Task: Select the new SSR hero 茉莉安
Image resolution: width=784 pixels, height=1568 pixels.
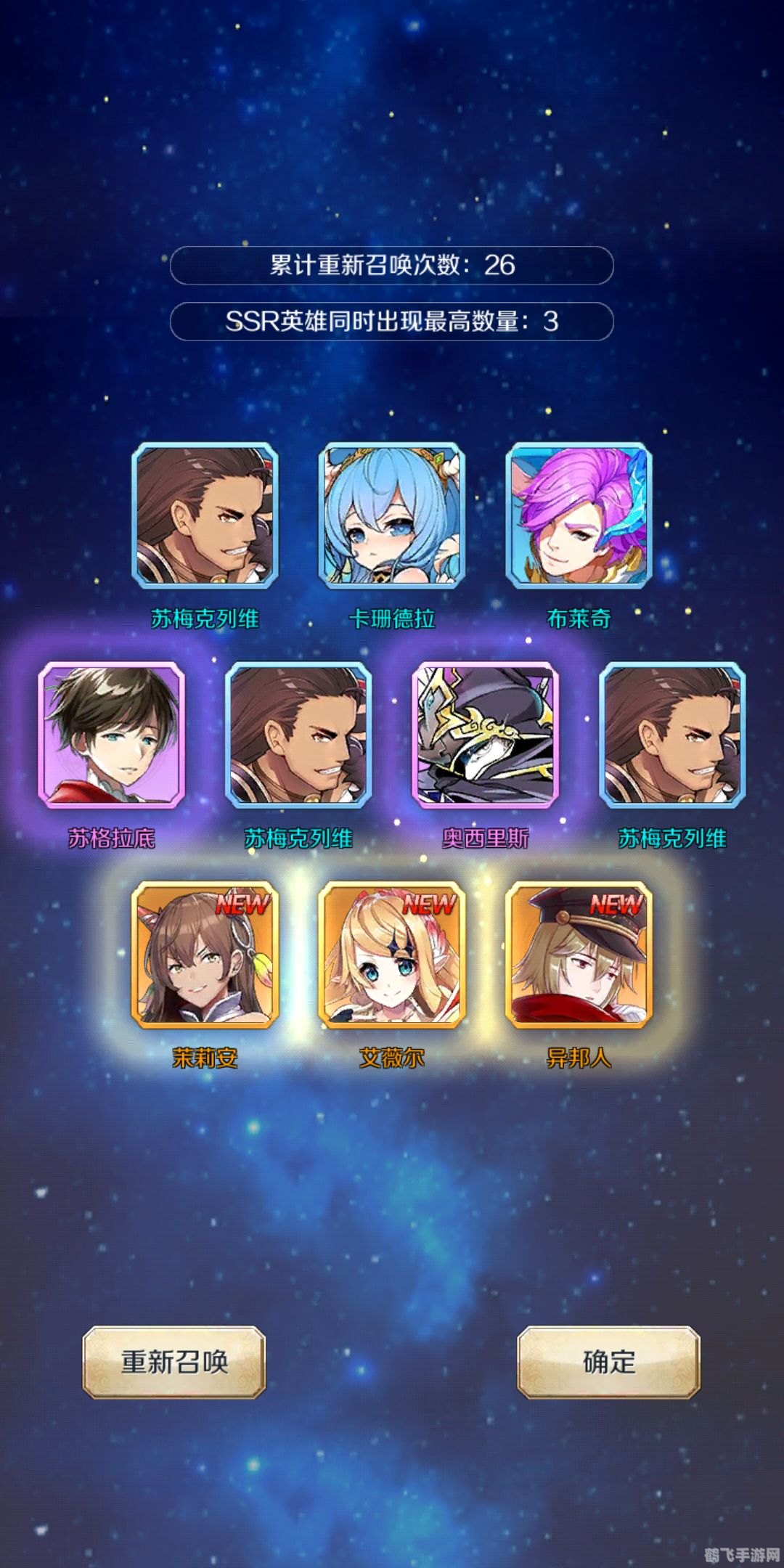Action: pyautogui.click(x=205, y=954)
